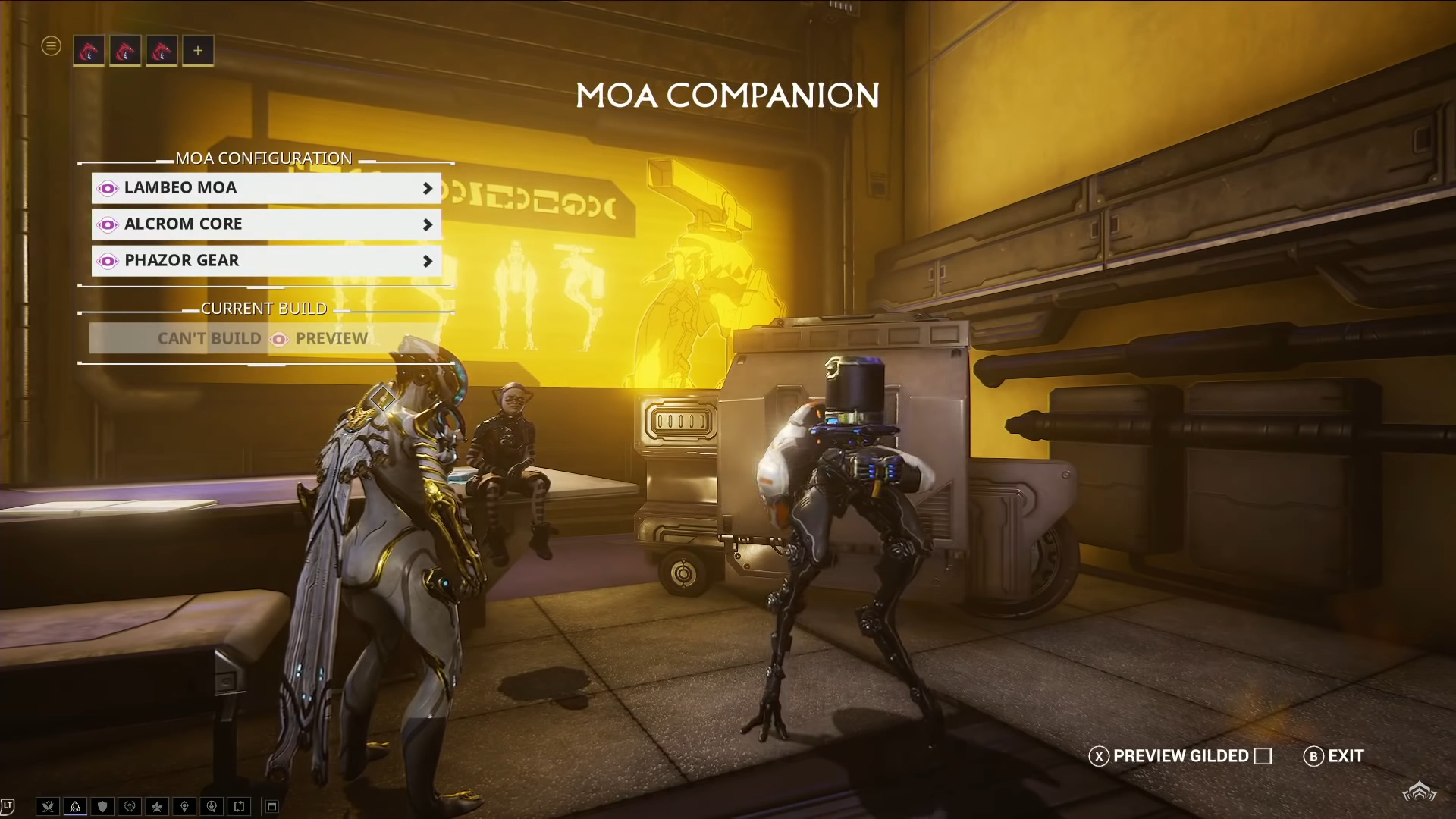The width and height of the screenshot is (1456, 819).
Task: Click the swap arrows icon in the bottom bar
Action: point(239,806)
